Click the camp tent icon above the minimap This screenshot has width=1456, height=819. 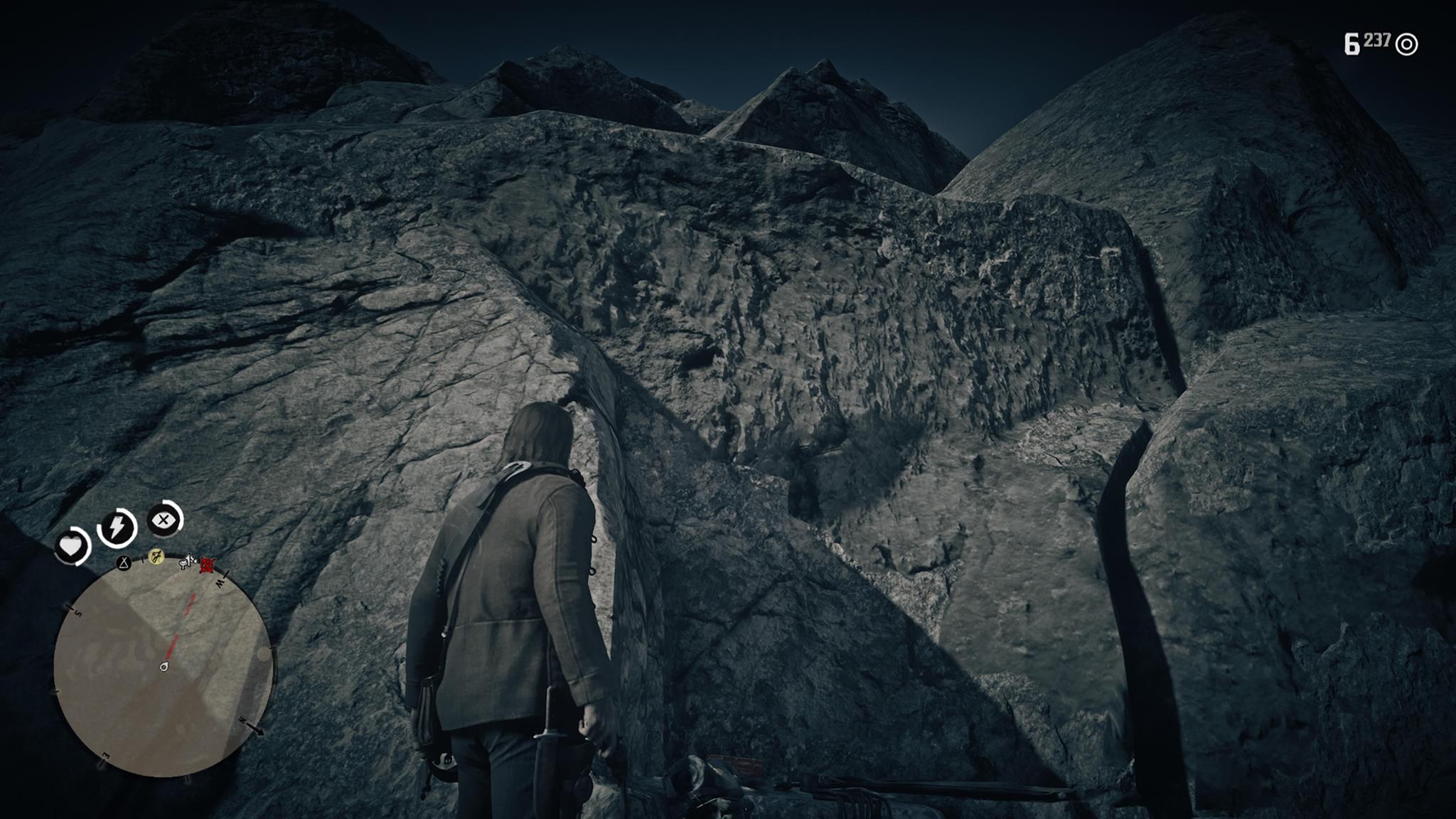click(123, 563)
